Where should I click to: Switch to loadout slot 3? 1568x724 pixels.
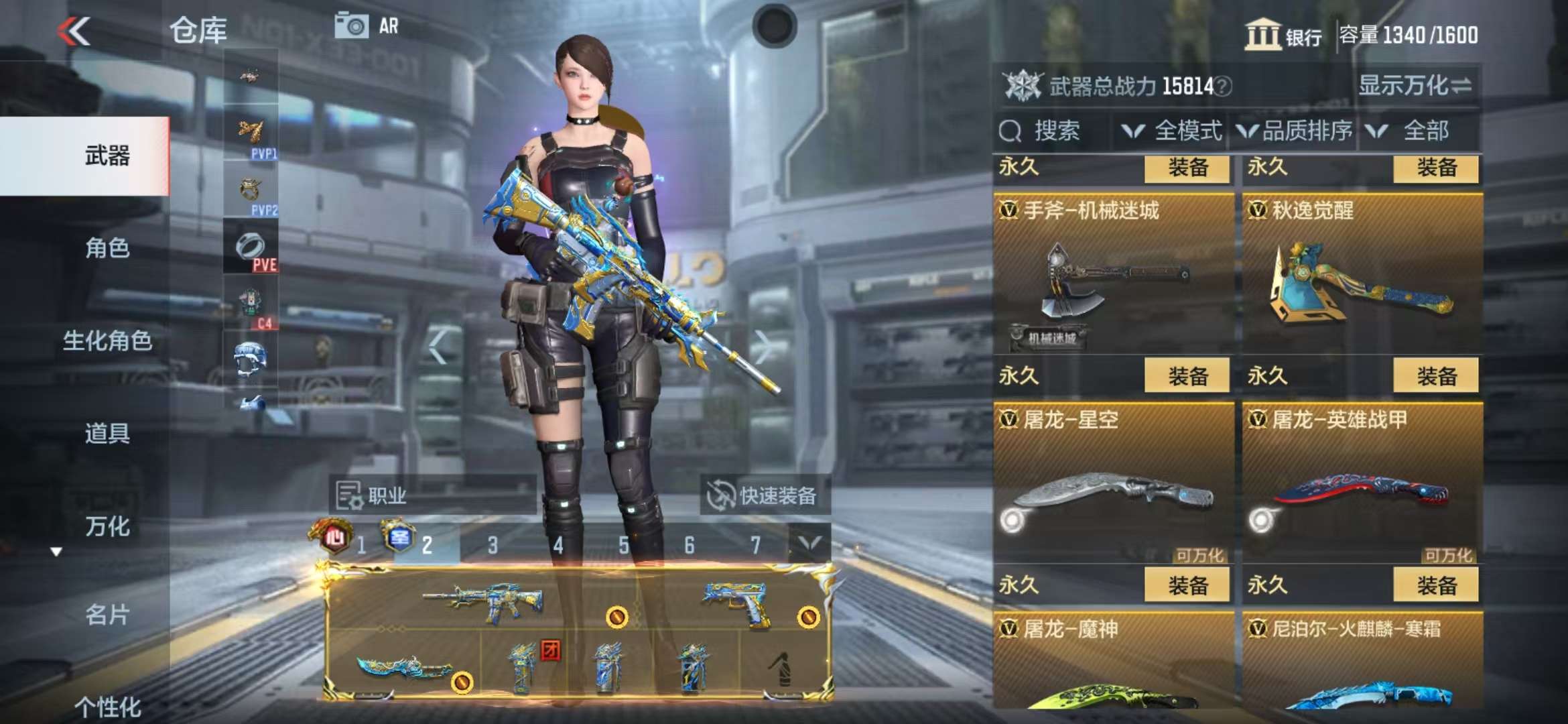[493, 545]
